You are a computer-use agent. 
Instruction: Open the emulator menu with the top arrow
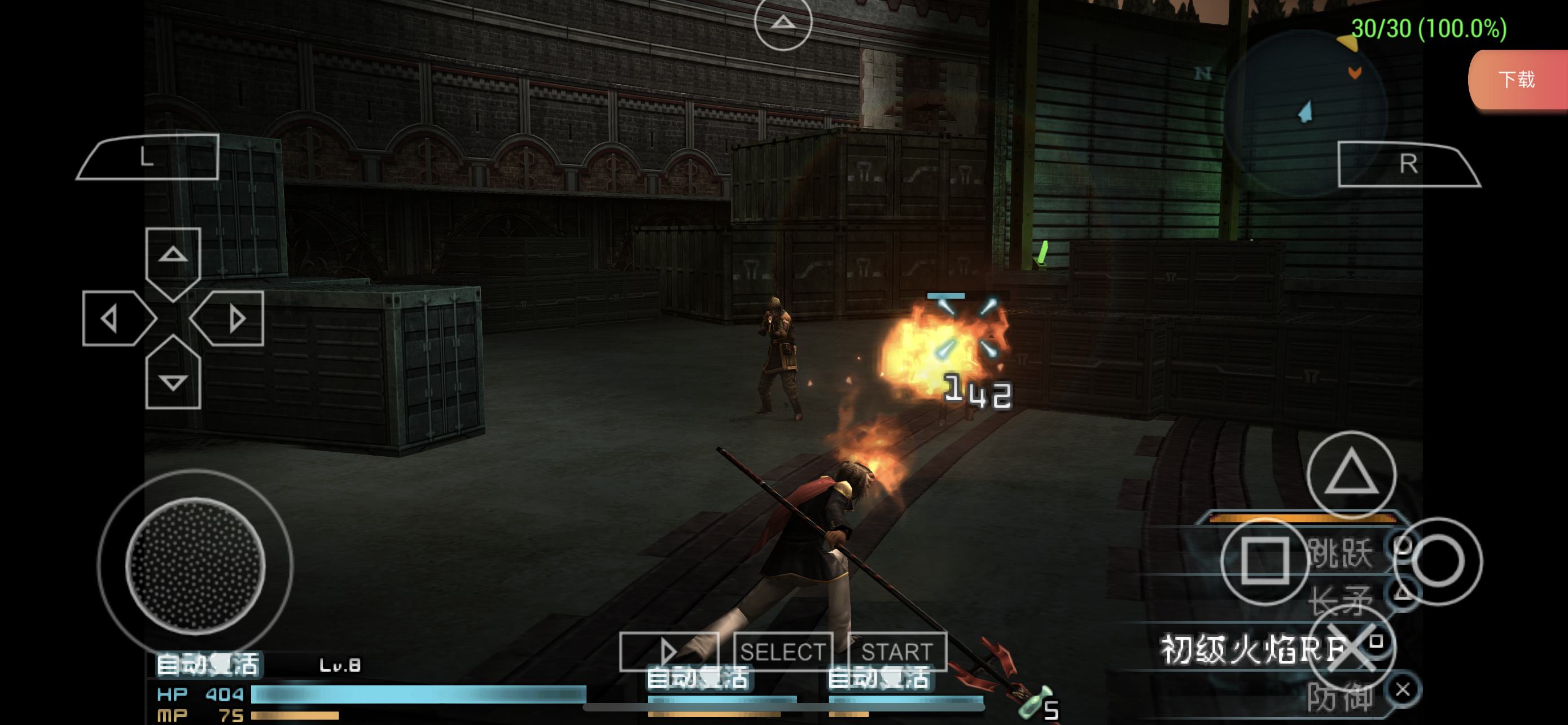[x=783, y=23]
